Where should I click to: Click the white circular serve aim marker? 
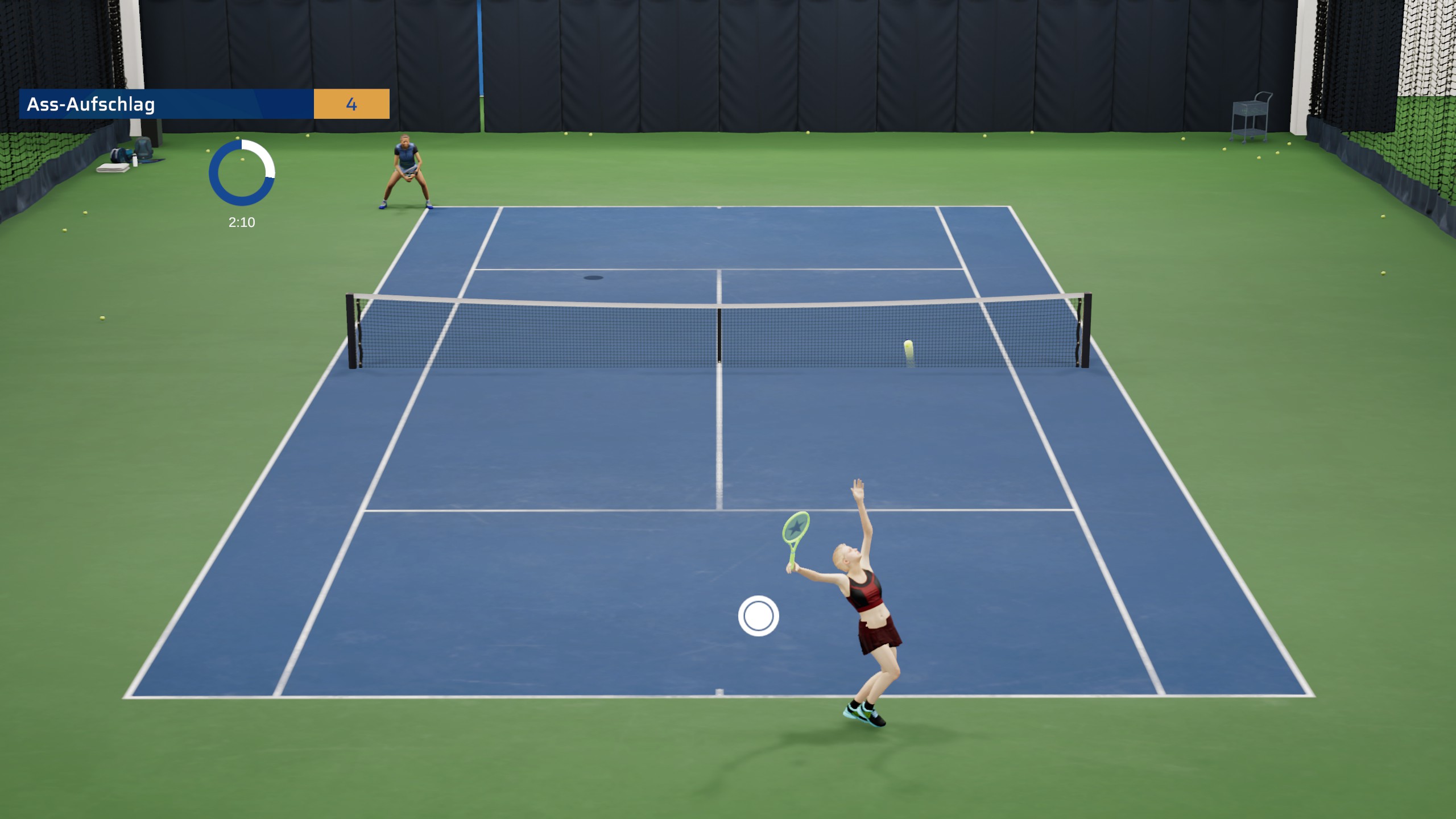coord(758,616)
